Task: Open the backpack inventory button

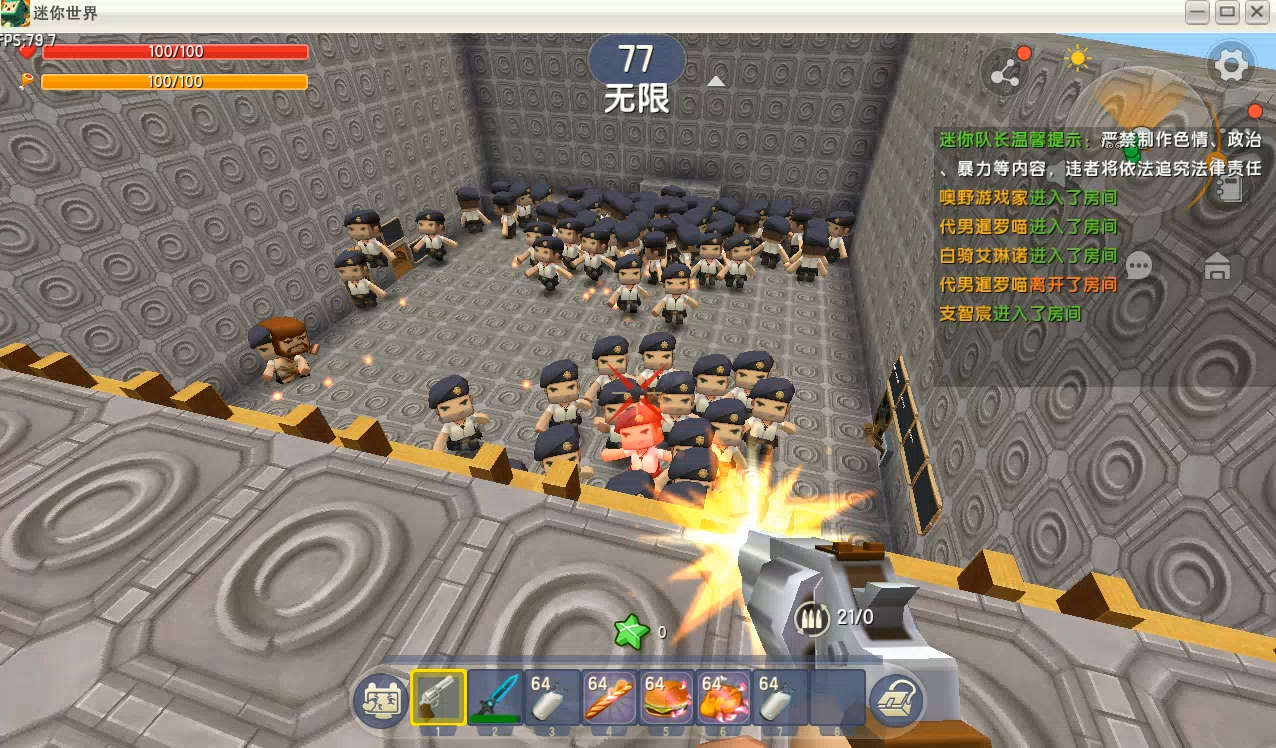Action: (x=895, y=699)
